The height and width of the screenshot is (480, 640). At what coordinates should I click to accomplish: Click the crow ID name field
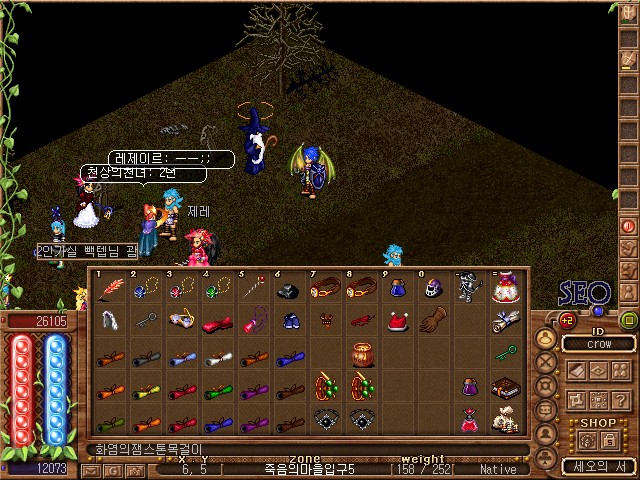tap(598, 344)
